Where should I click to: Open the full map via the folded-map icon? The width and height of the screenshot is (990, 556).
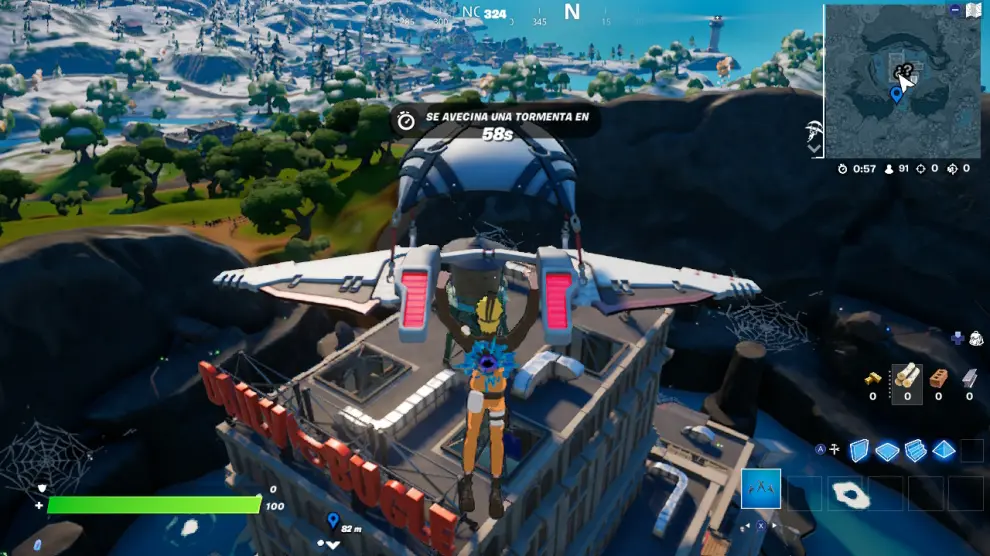[974, 10]
